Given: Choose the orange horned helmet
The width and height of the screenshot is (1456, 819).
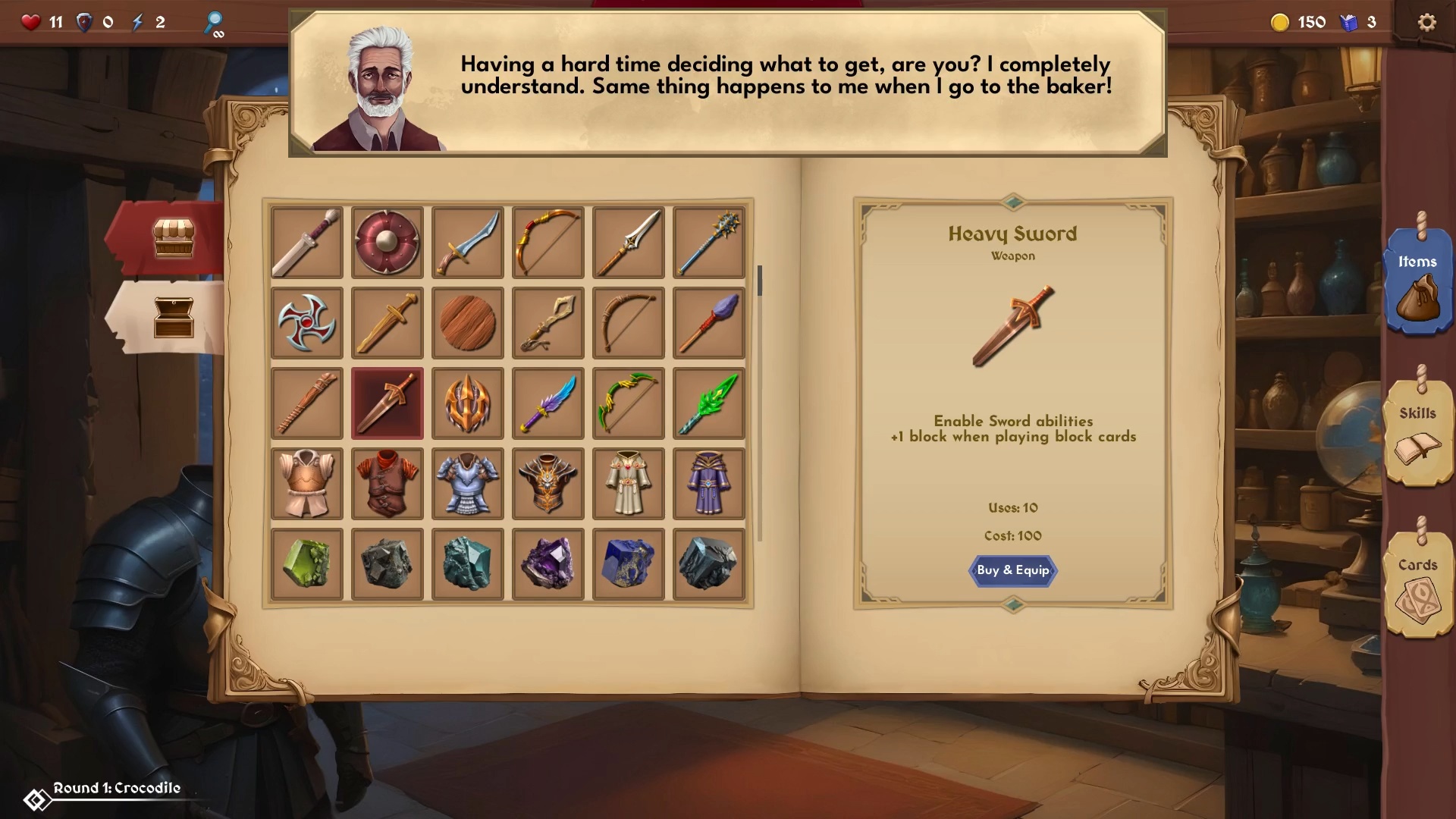Looking at the screenshot, I should pyautogui.click(x=467, y=403).
